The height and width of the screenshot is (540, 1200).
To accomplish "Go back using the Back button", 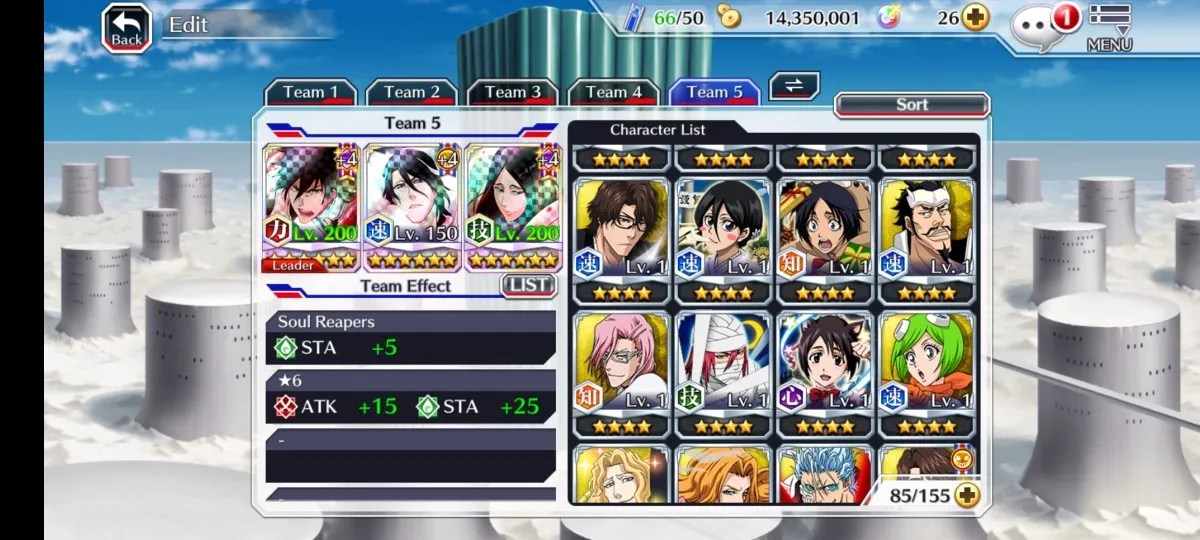I will pos(127,28).
